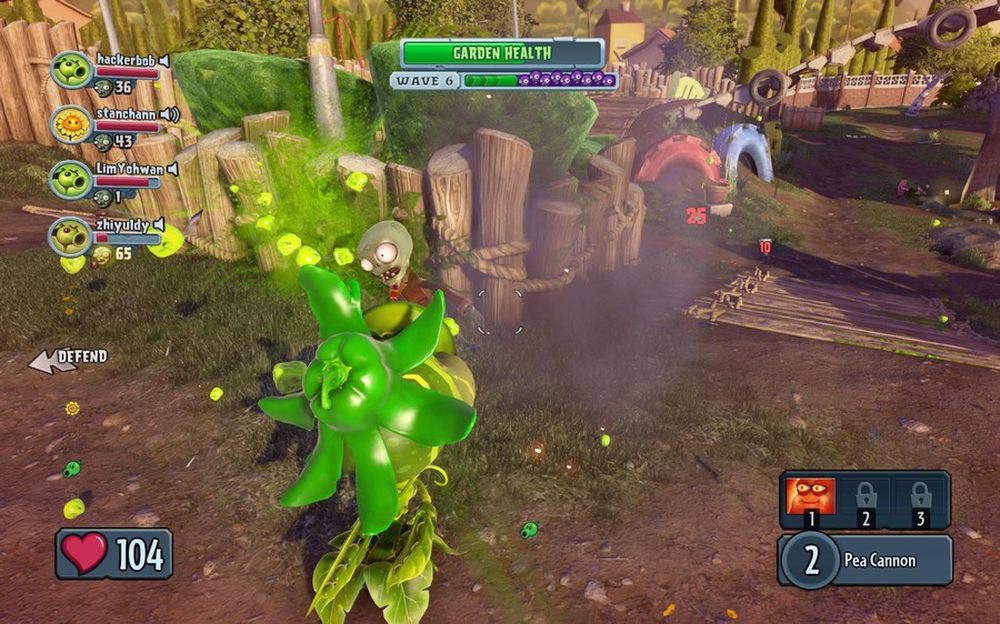1000x624 pixels.
Task: Select LimYohwan's peashooter portrait
Action: 71,180
